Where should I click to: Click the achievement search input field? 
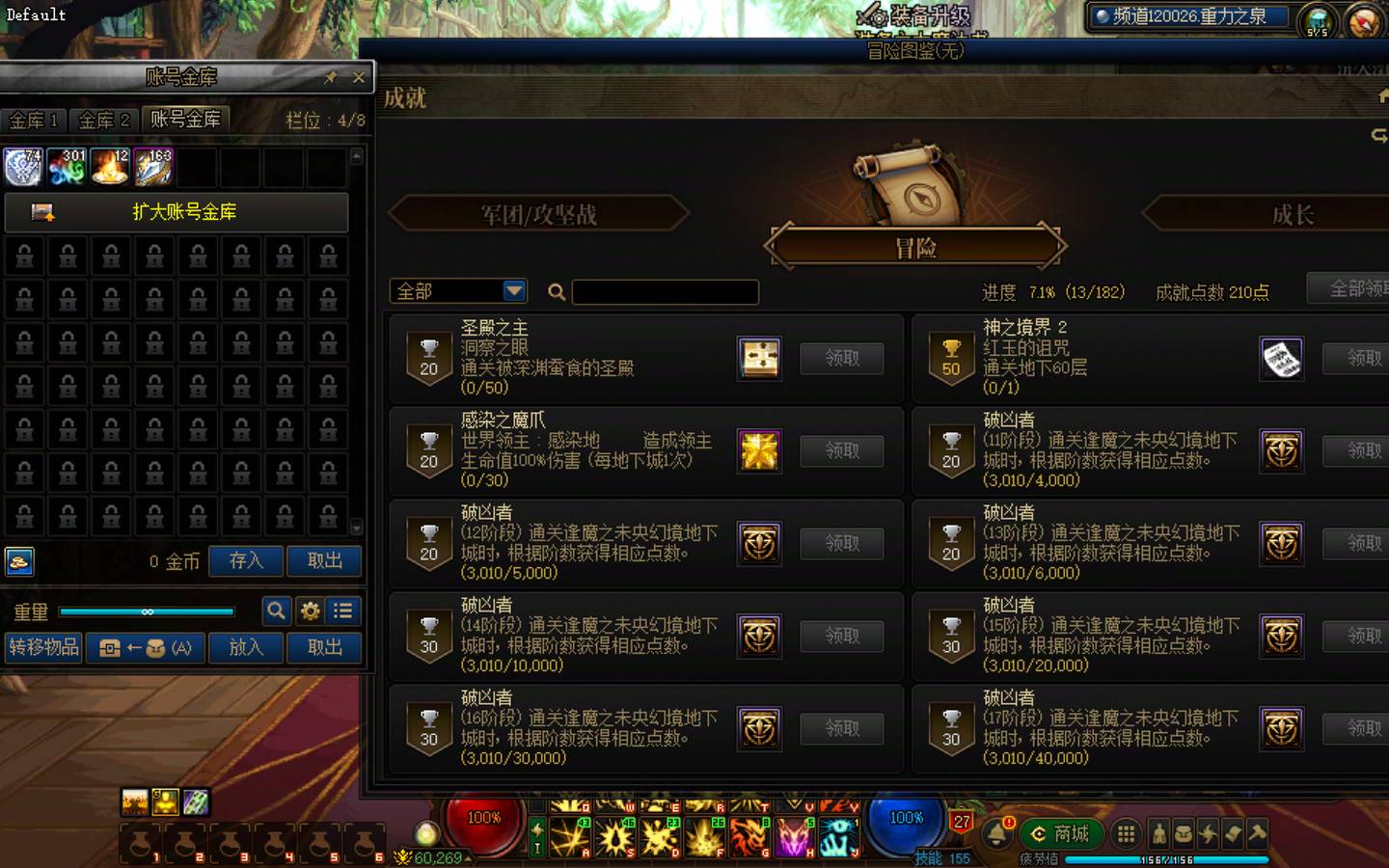click(x=666, y=291)
